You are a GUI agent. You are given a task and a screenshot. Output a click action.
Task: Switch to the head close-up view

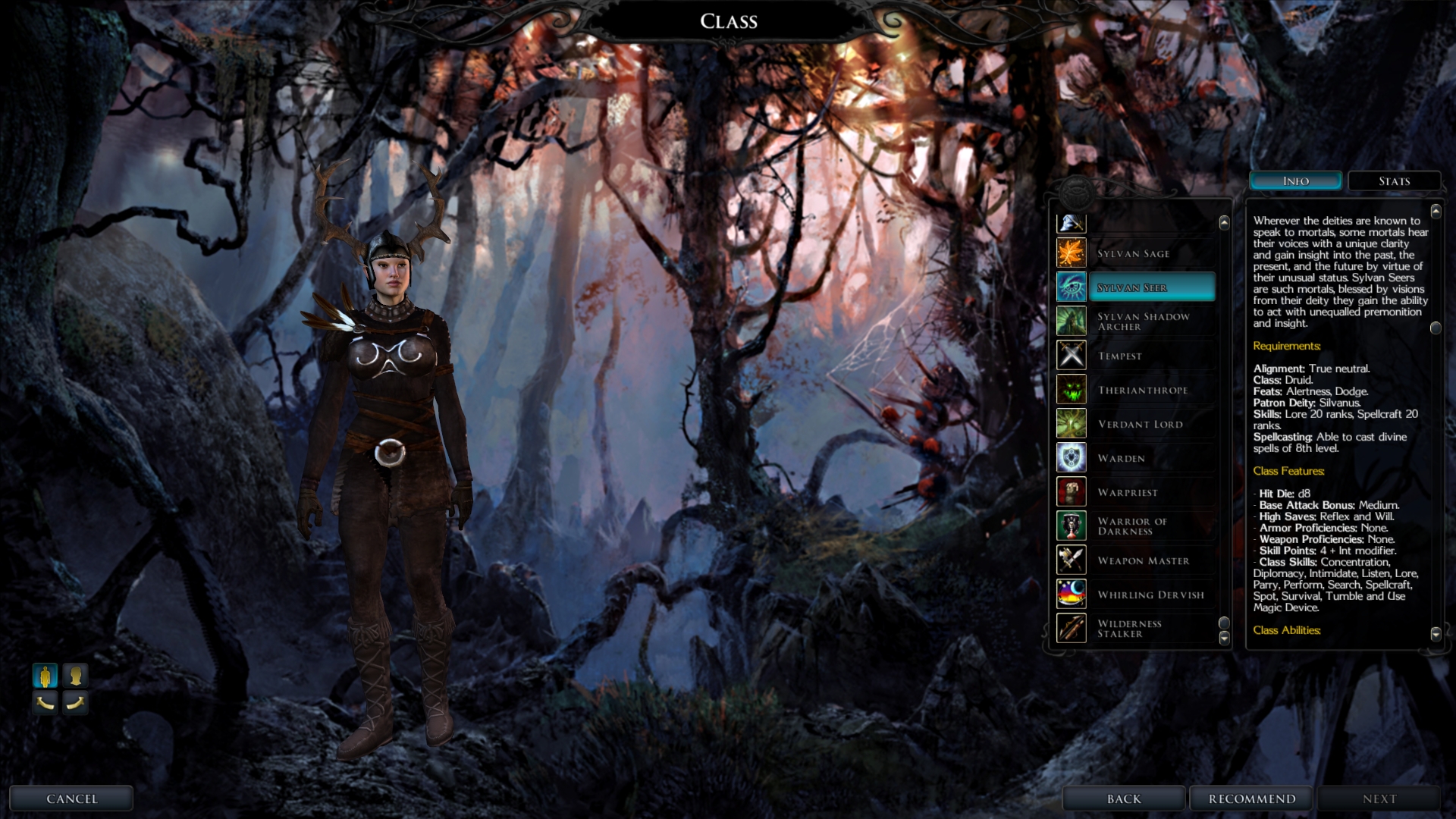point(75,675)
